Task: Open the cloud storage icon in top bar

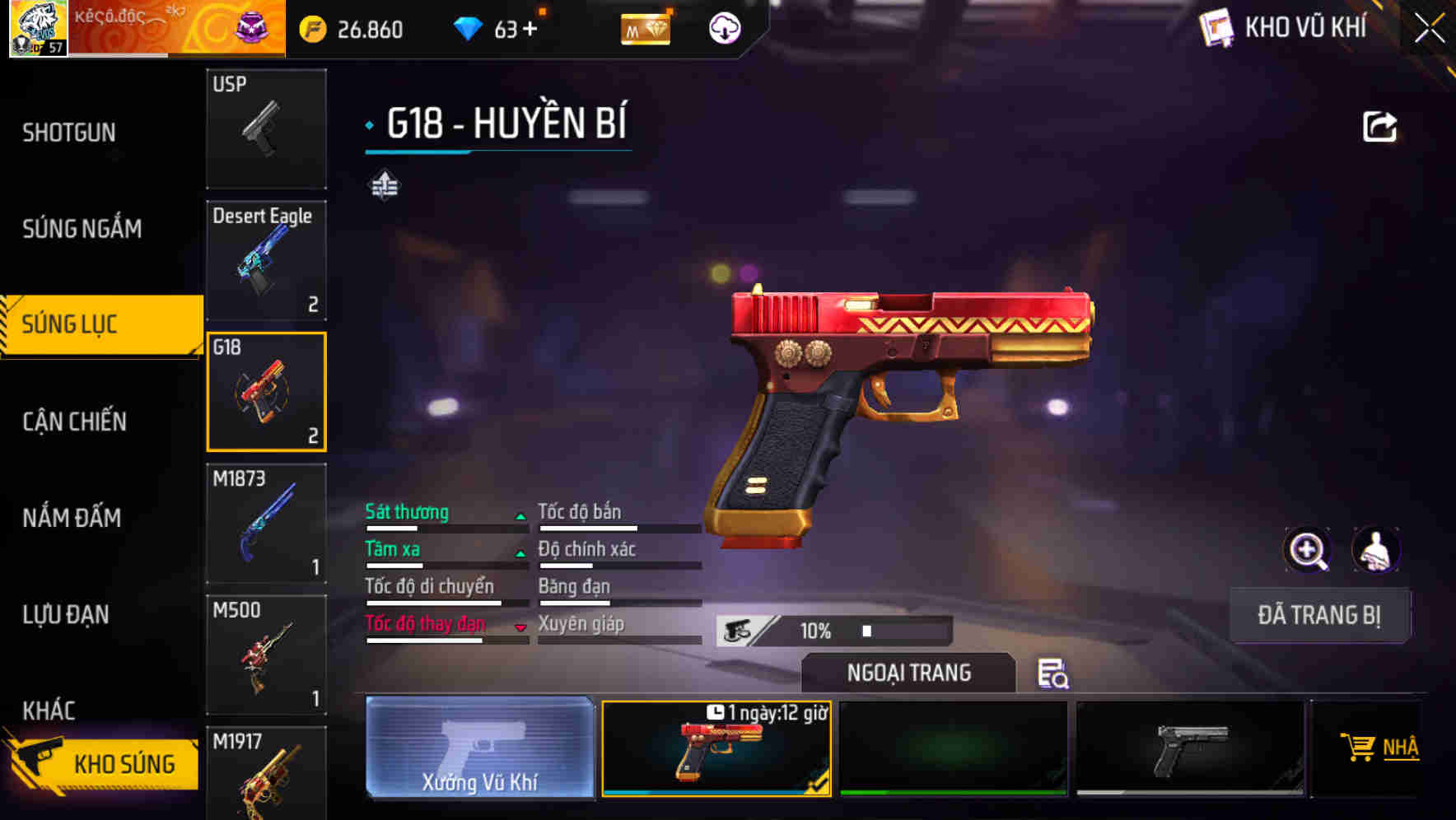Action: (723, 29)
